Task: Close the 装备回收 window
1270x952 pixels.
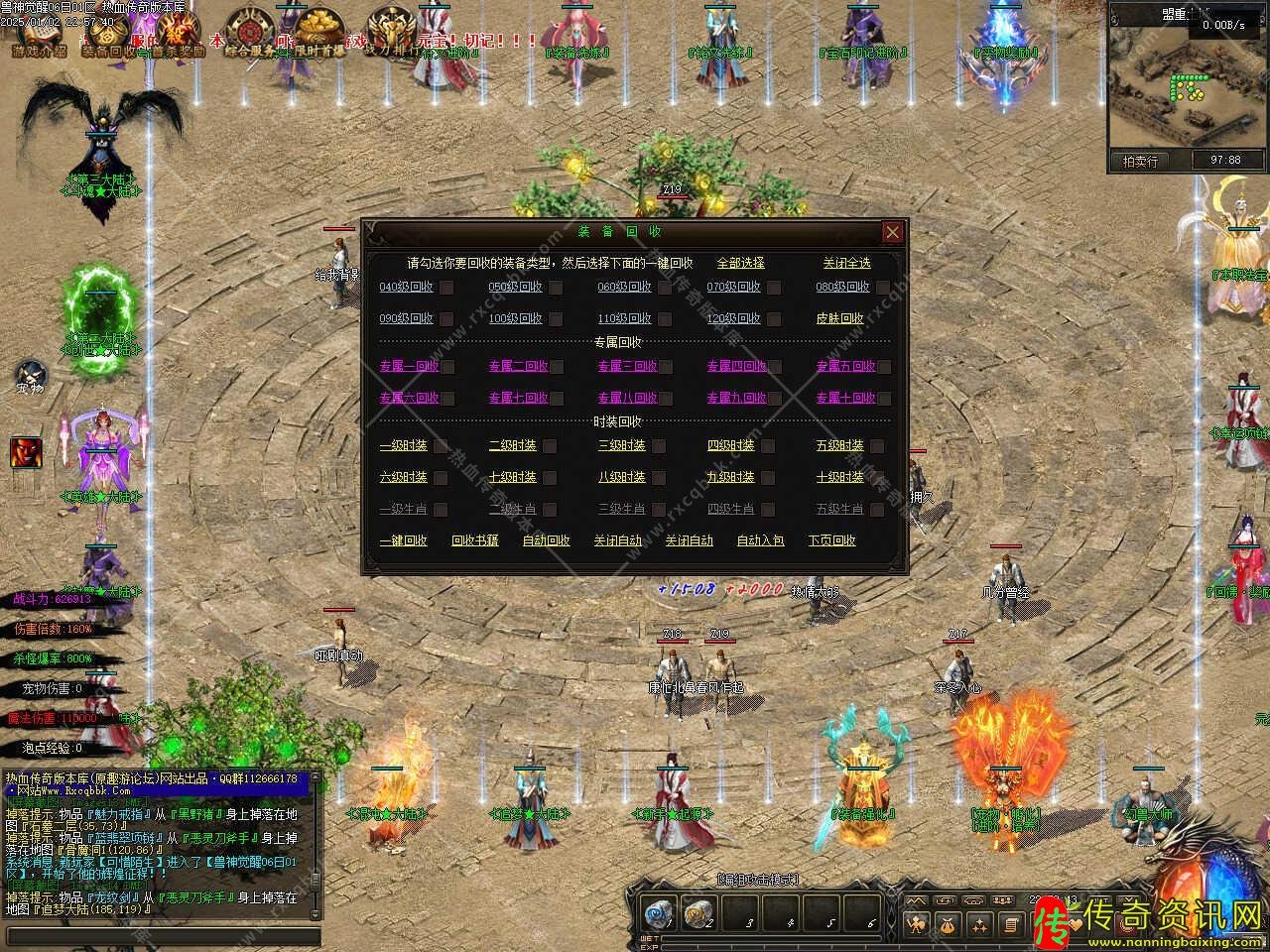Action: (x=892, y=232)
